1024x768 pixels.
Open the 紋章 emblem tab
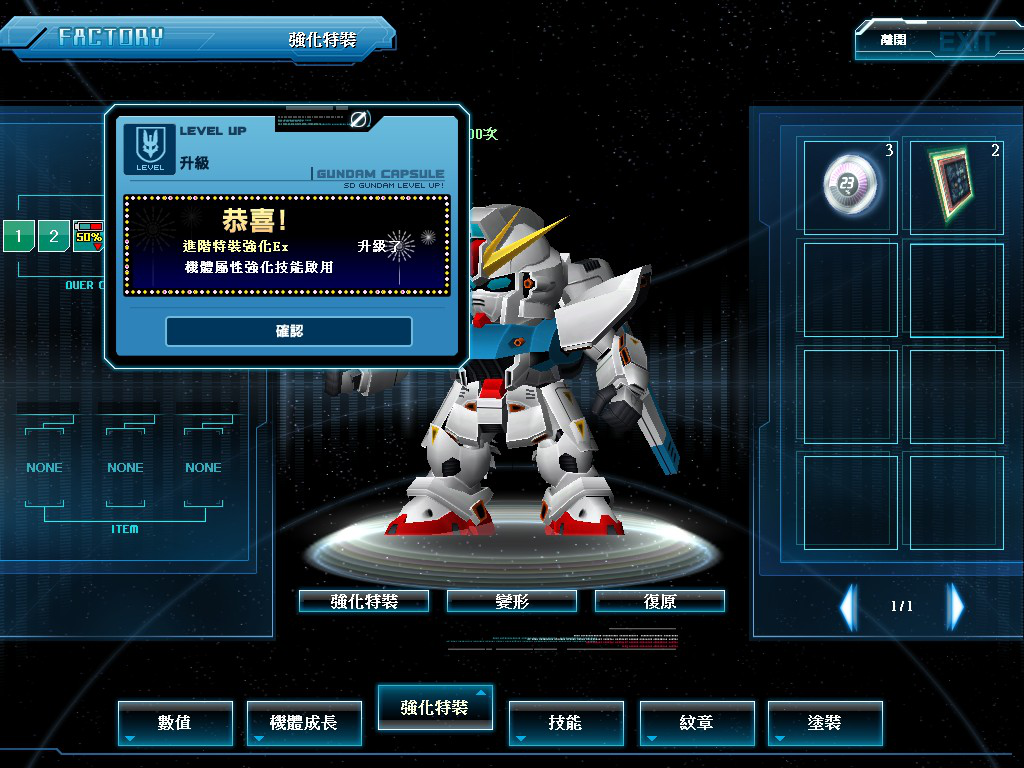696,722
